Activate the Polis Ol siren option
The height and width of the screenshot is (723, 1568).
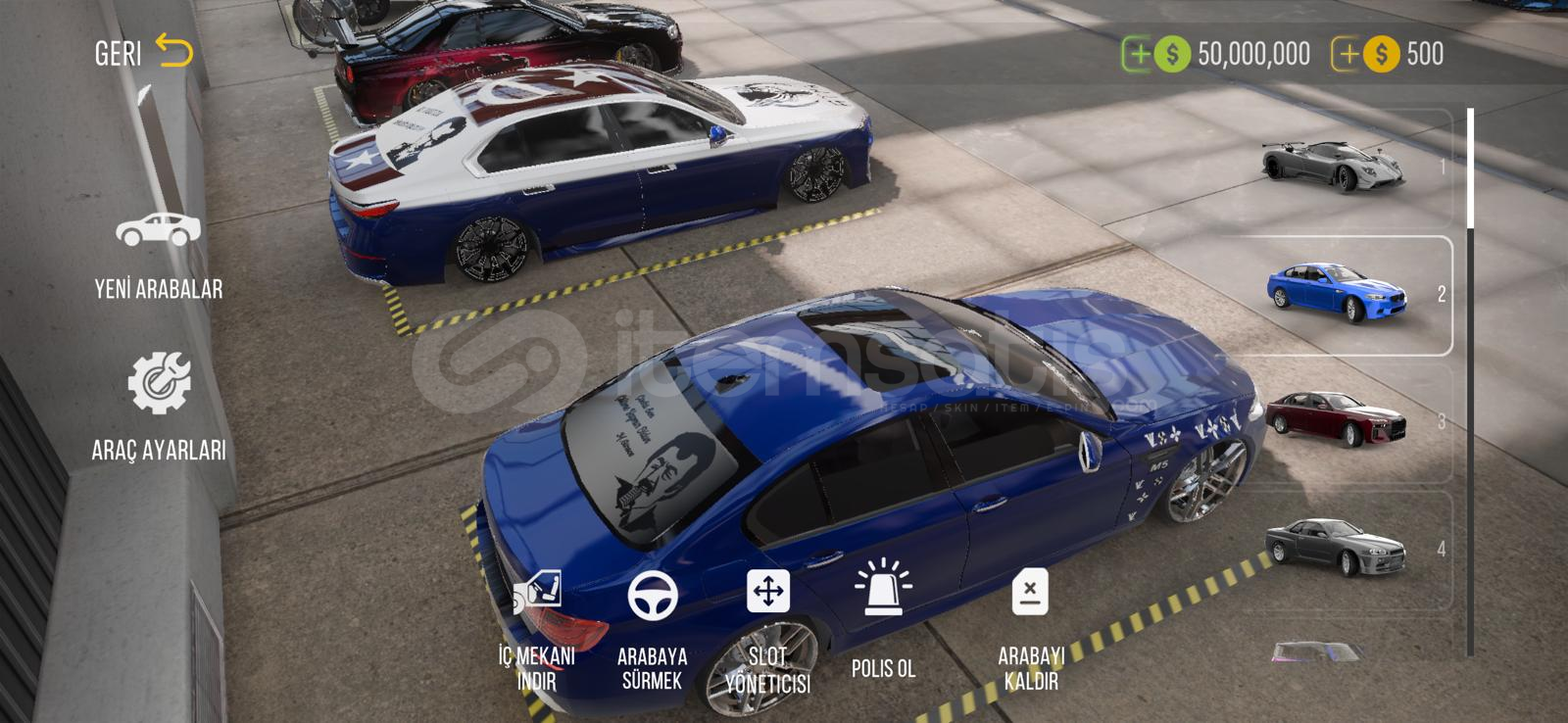click(x=883, y=617)
